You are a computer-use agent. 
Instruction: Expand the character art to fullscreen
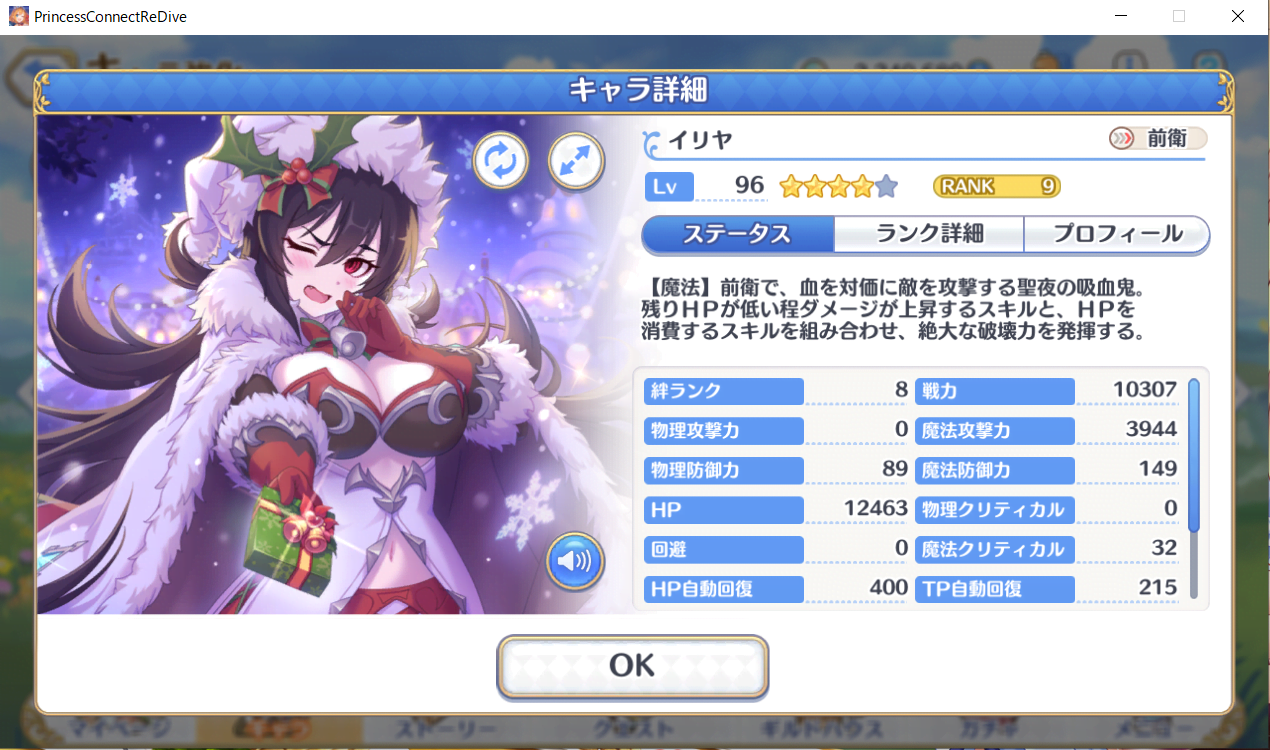pyautogui.click(x=576, y=160)
